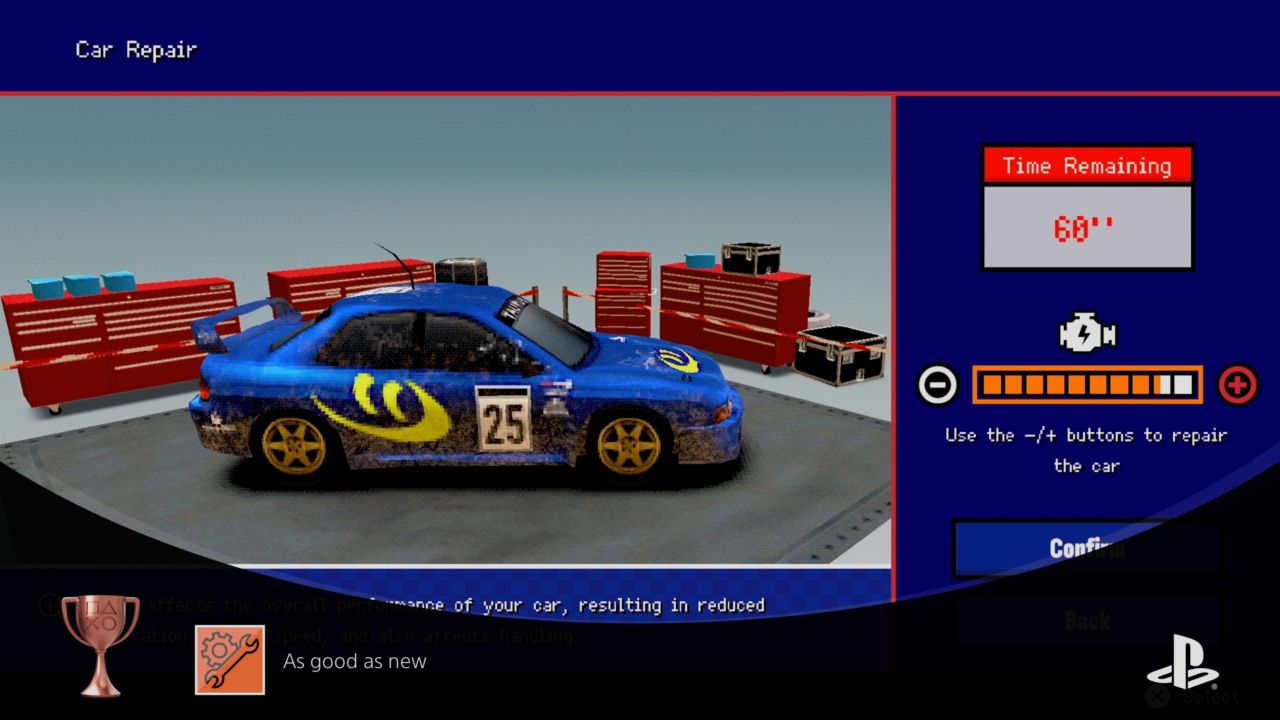
Task: Confirm the car repair
Action: (x=1087, y=548)
